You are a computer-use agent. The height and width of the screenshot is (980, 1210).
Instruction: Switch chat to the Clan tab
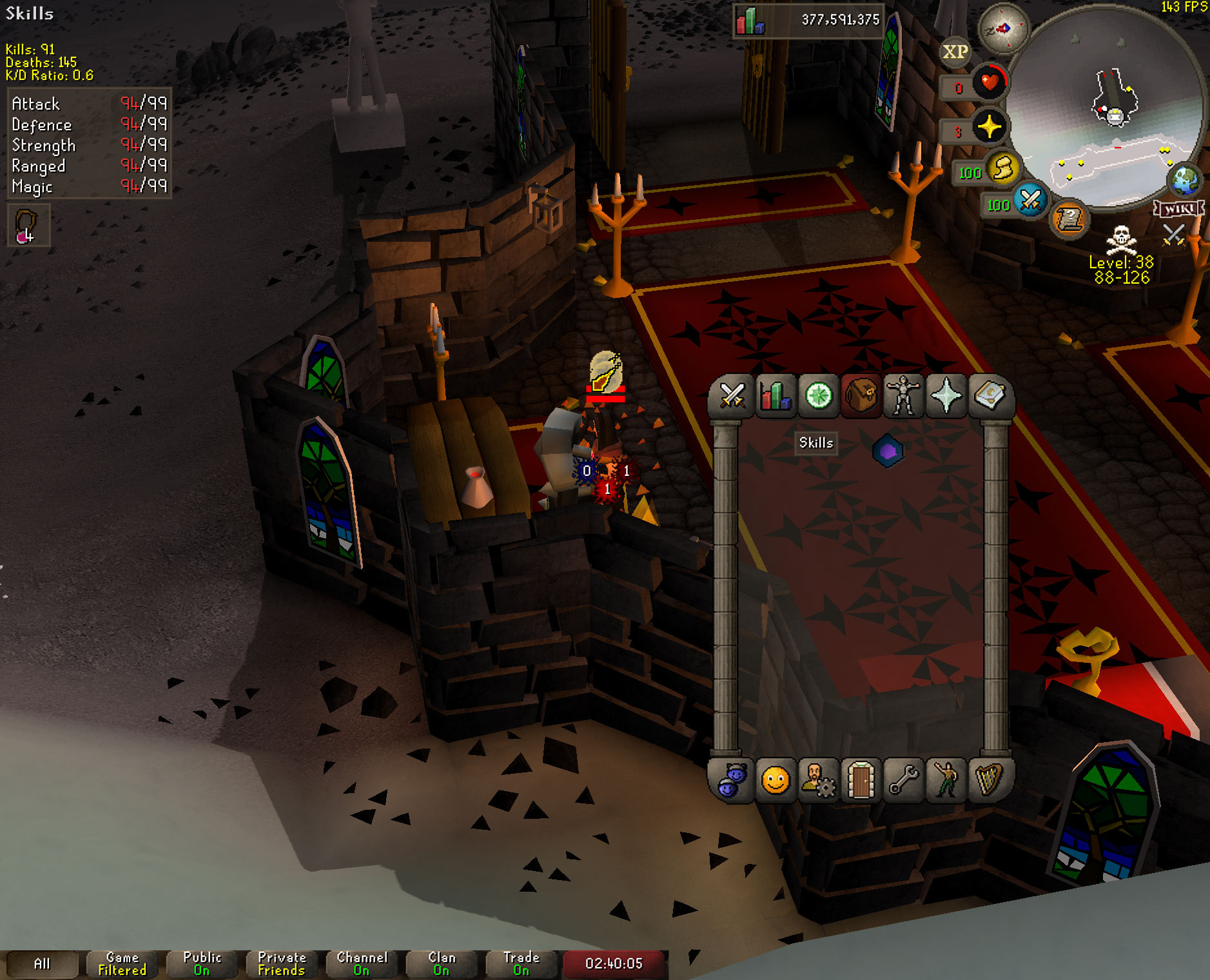point(442,964)
